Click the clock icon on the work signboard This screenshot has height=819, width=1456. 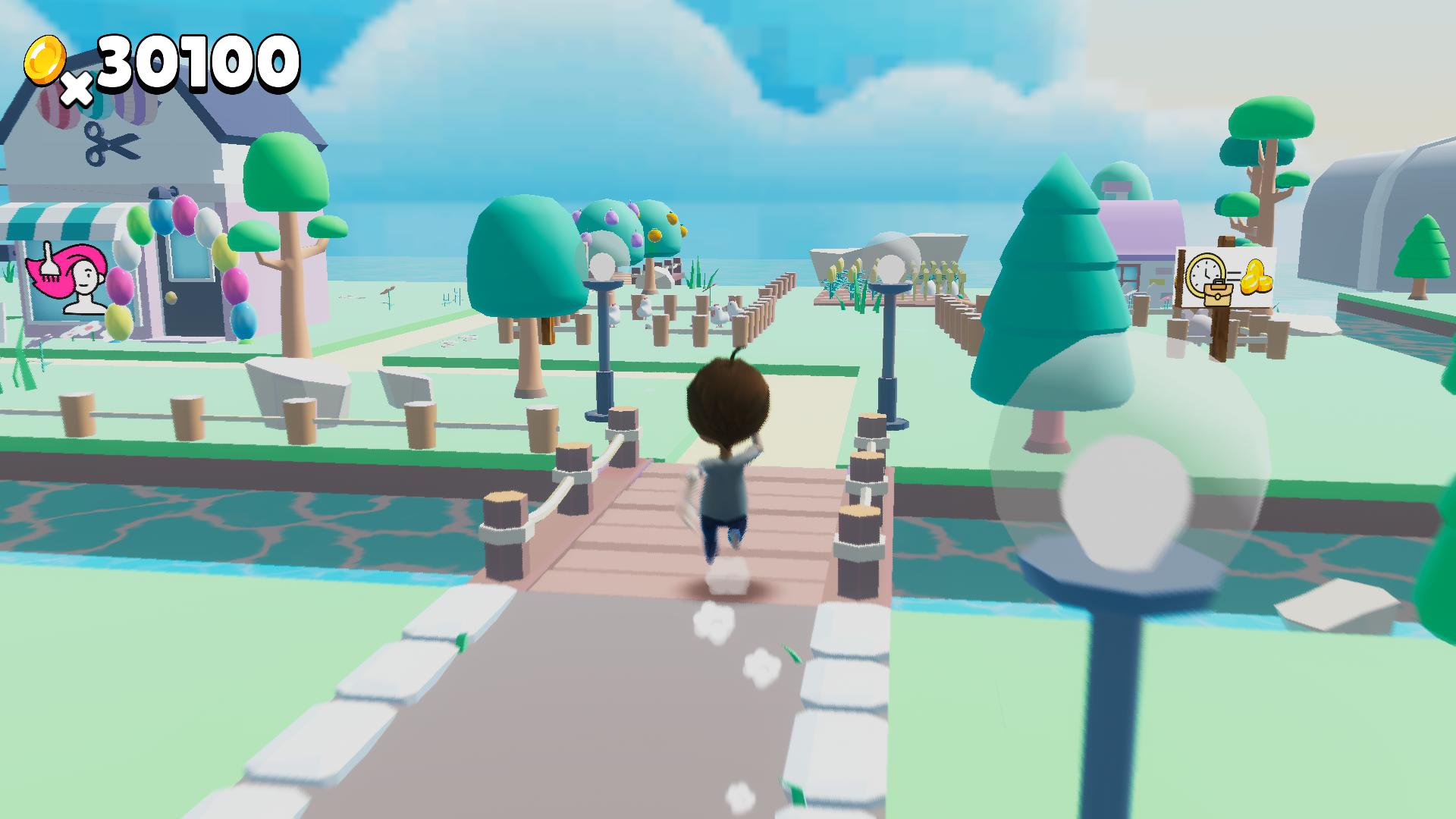[1204, 271]
